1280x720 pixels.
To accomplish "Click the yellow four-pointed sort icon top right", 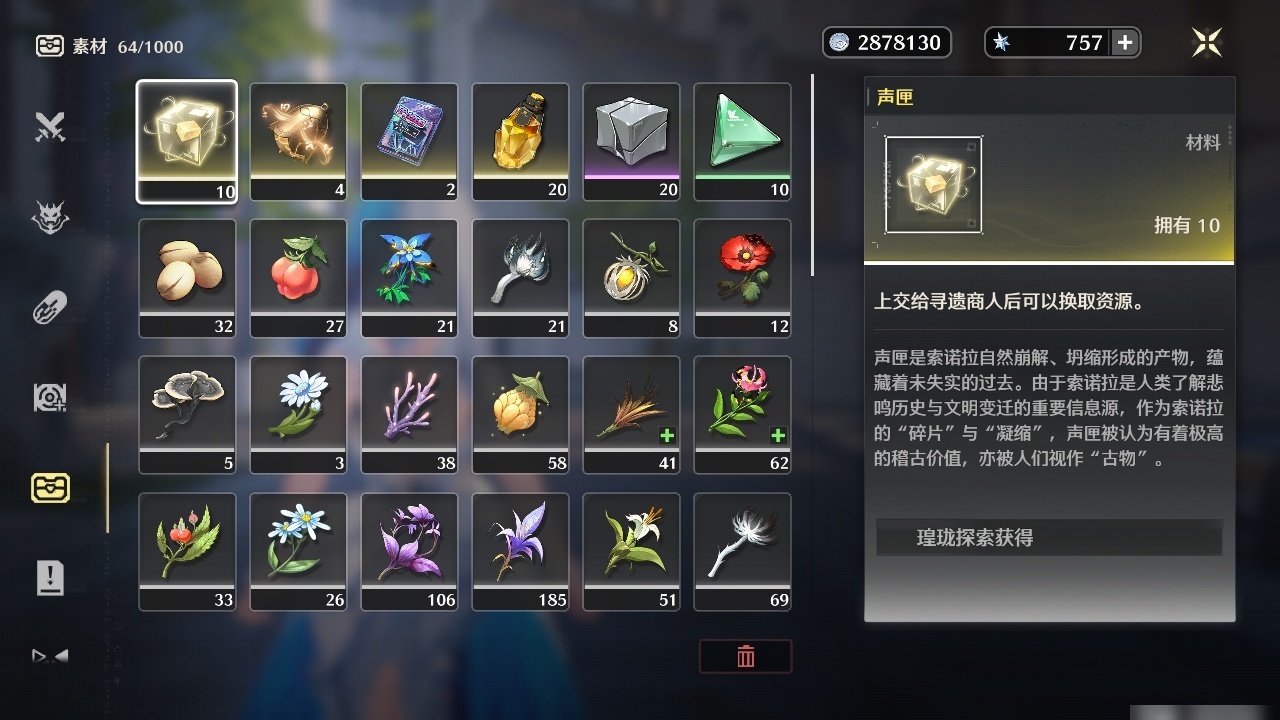I will pos(1207,42).
